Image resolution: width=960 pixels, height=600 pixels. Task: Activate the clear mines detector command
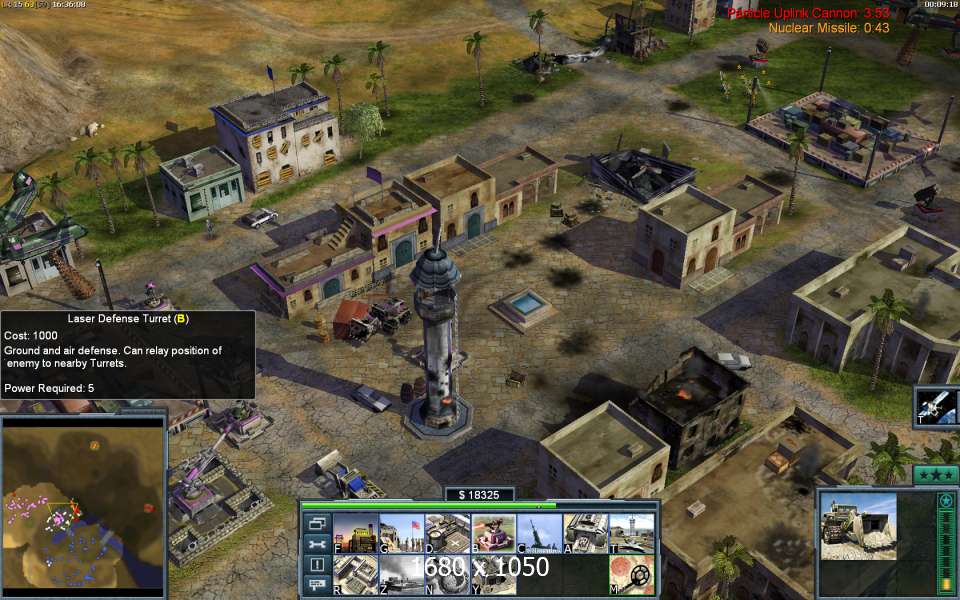click(630, 575)
